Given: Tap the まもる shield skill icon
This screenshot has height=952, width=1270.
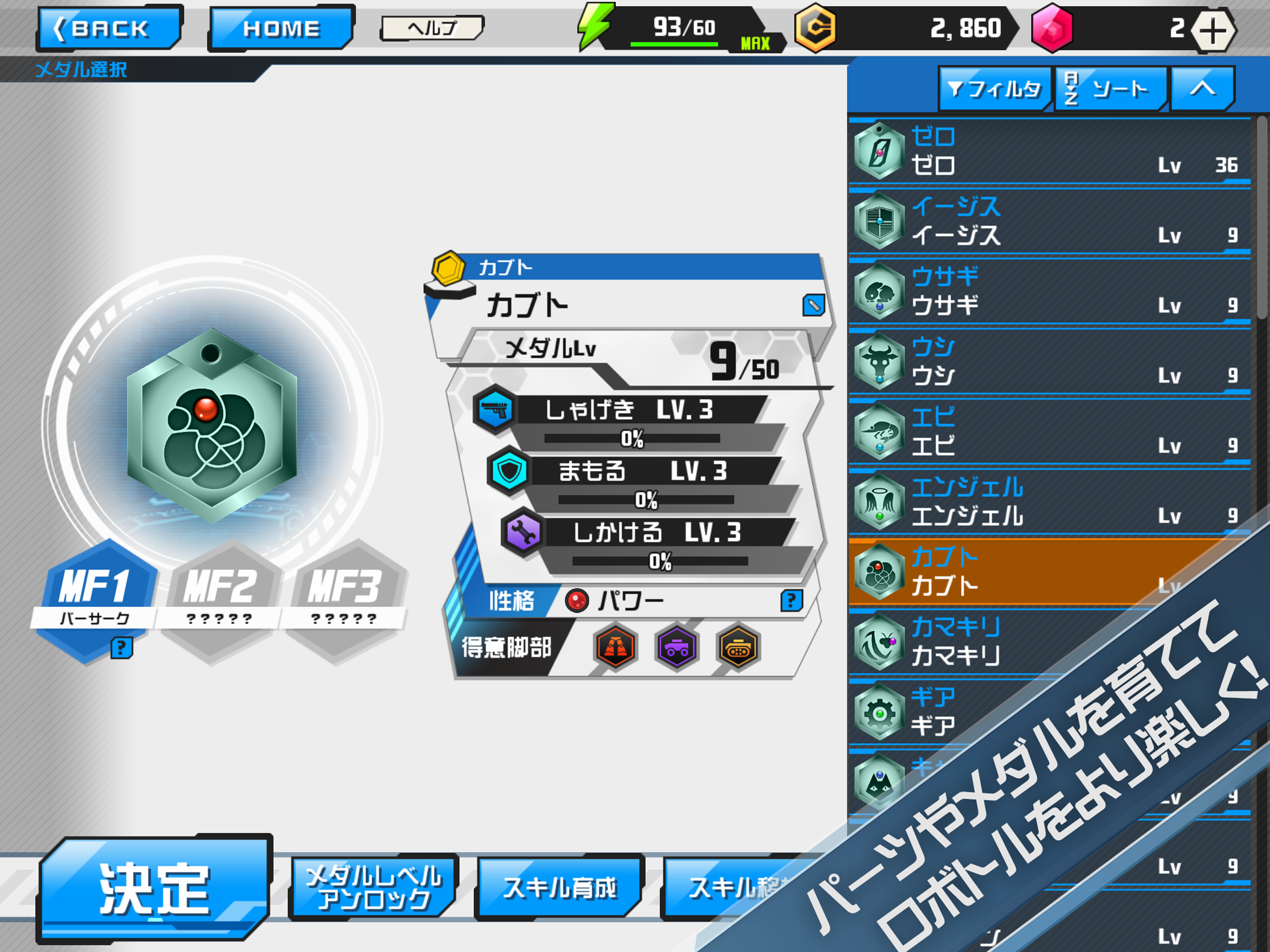Looking at the screenshot, I should tap(510, 472).
